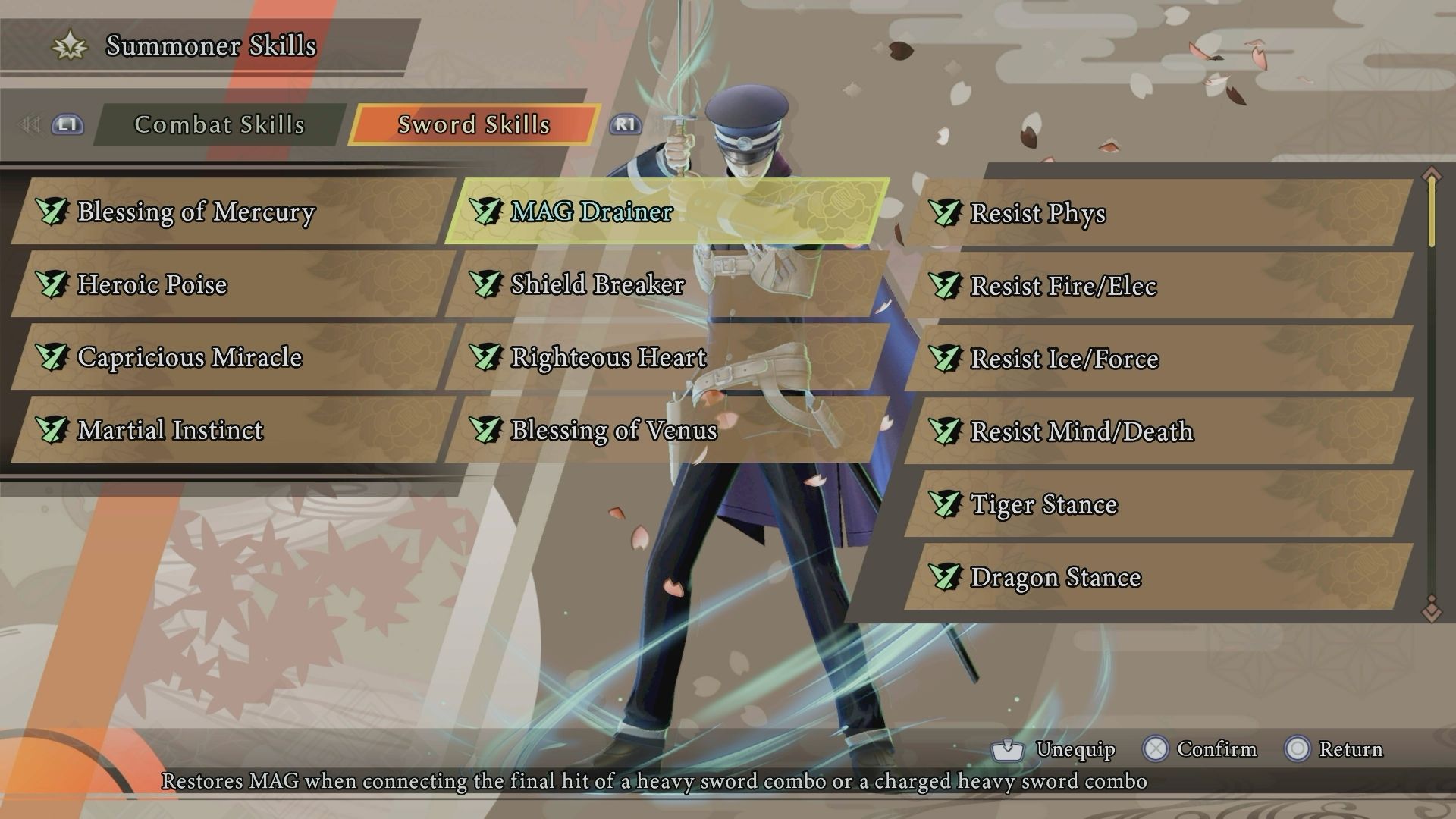Image resolution: width=1456 pixels, height=819 pixels.
Task: Toggle the Resist Mind/Death skill equip
Action: click(x=1081, y=431)
